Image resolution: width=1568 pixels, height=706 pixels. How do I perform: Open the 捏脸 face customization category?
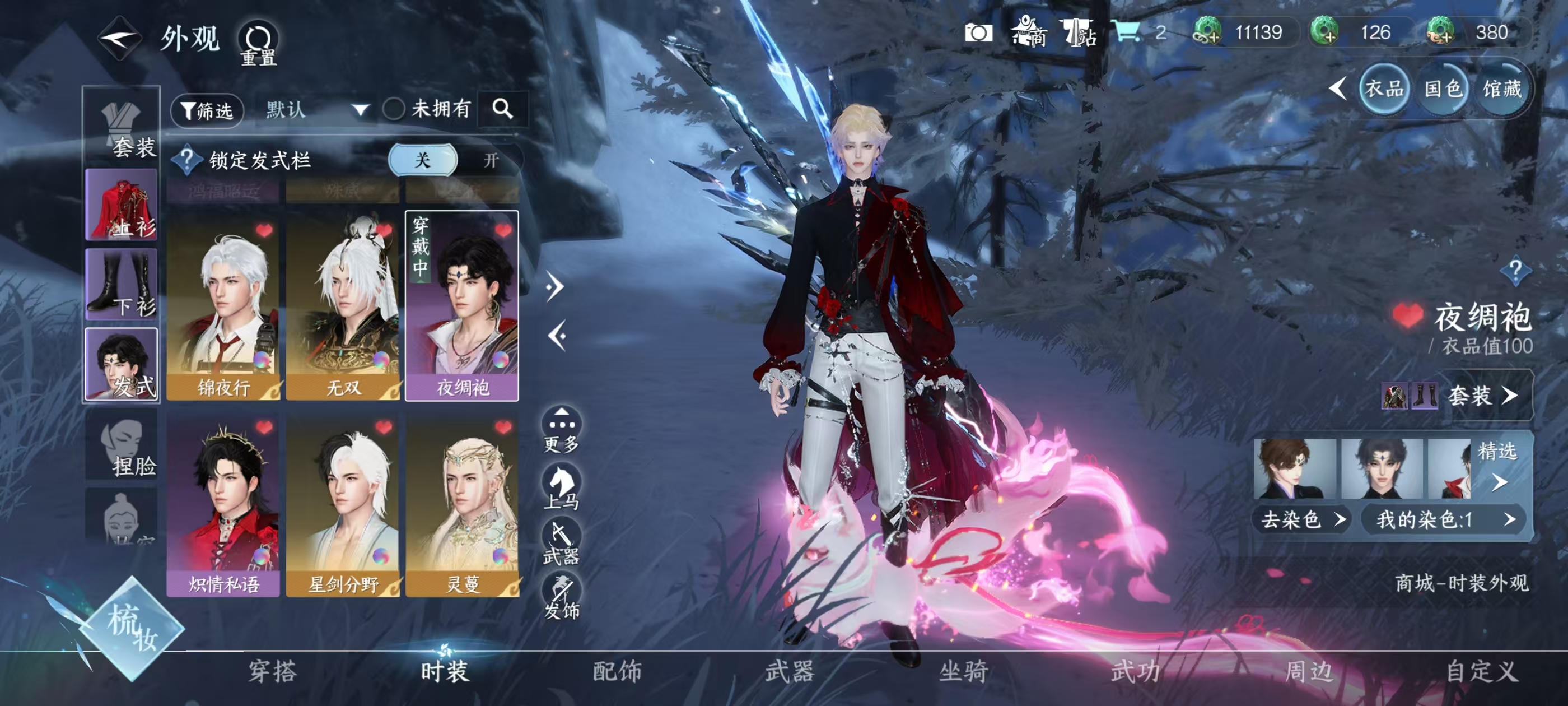[122, 445]
